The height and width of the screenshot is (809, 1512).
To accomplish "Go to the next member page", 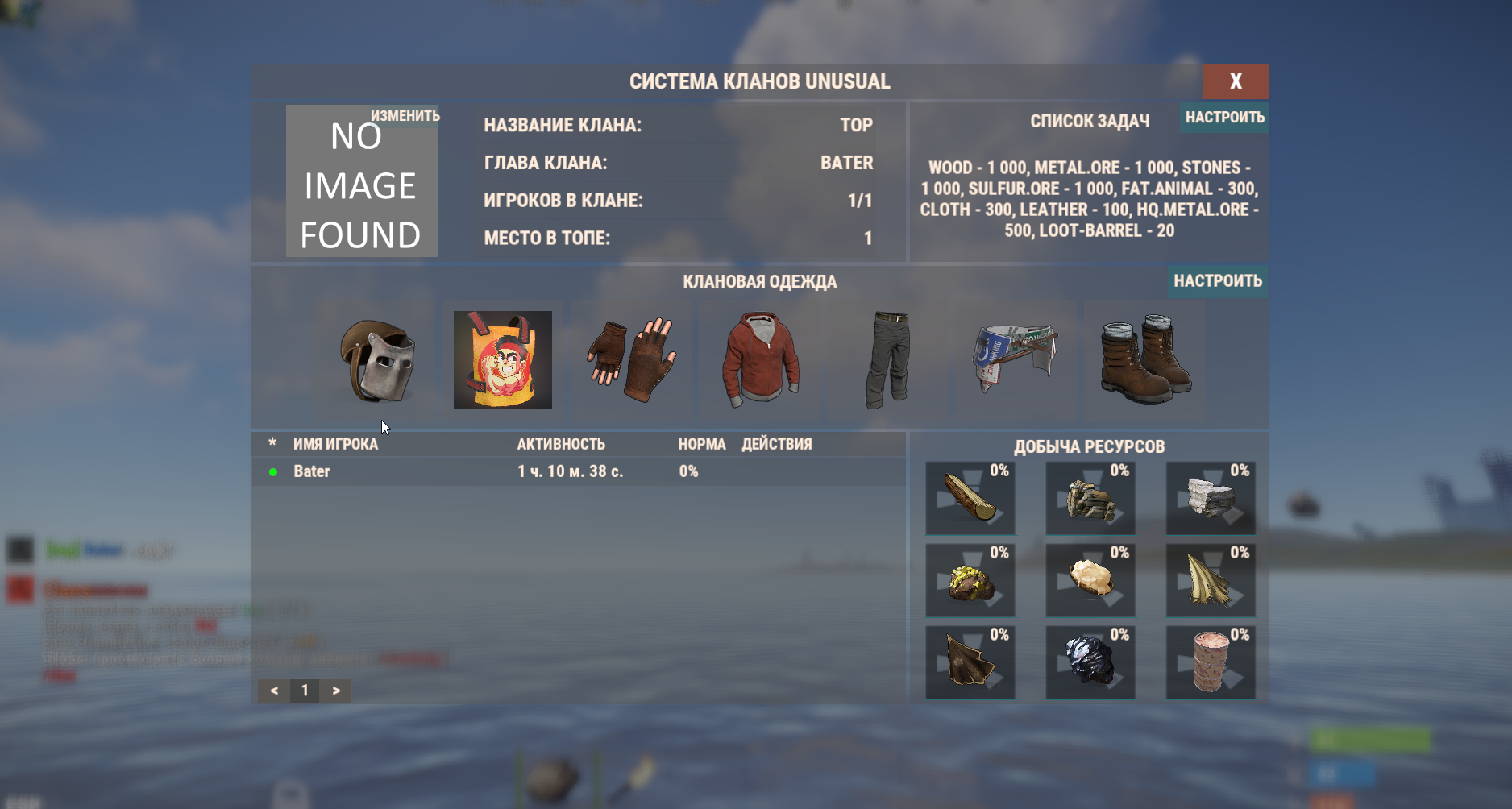I will click(x=336, y=691).
